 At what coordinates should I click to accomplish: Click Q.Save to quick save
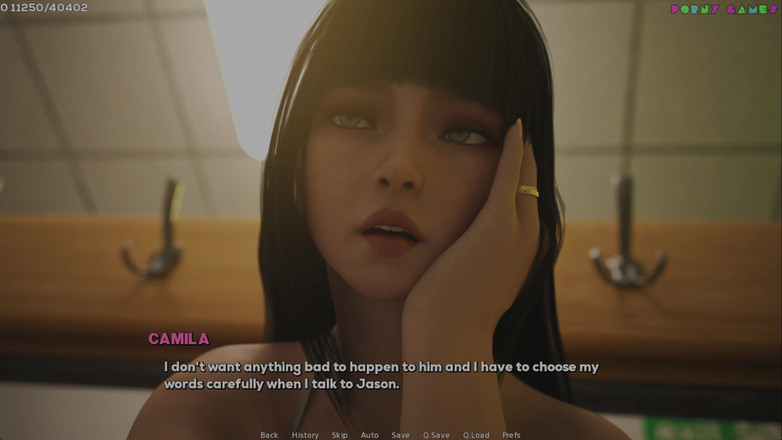(436, 435)
